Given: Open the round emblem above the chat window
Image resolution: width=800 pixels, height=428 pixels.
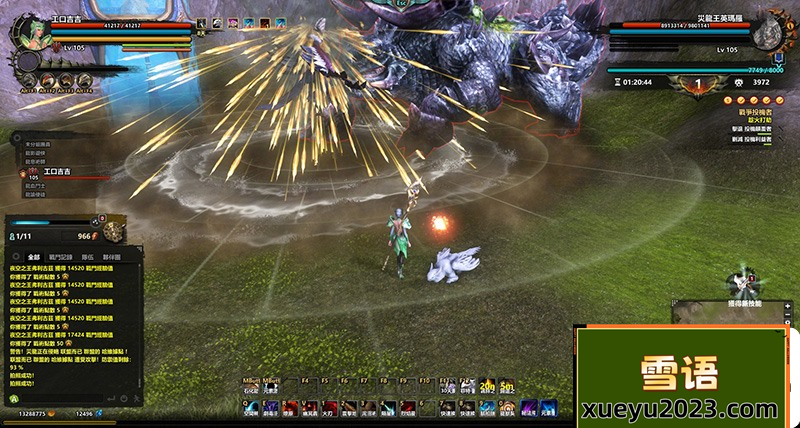Looking at the screenshot, I should pyautogui.click(x=113, y=232).
